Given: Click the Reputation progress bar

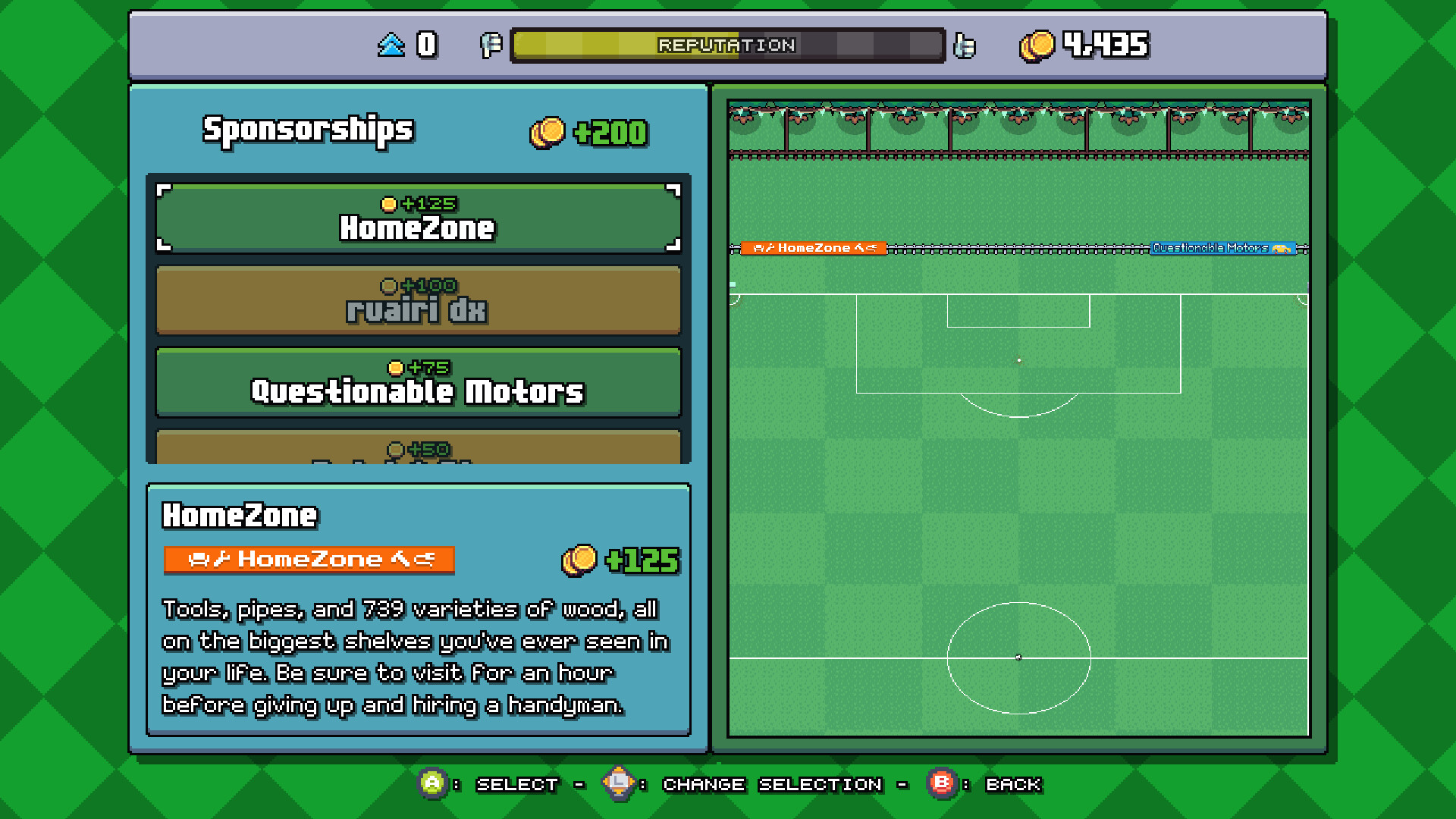Looking at the screenshot, I should coord(726,45).
